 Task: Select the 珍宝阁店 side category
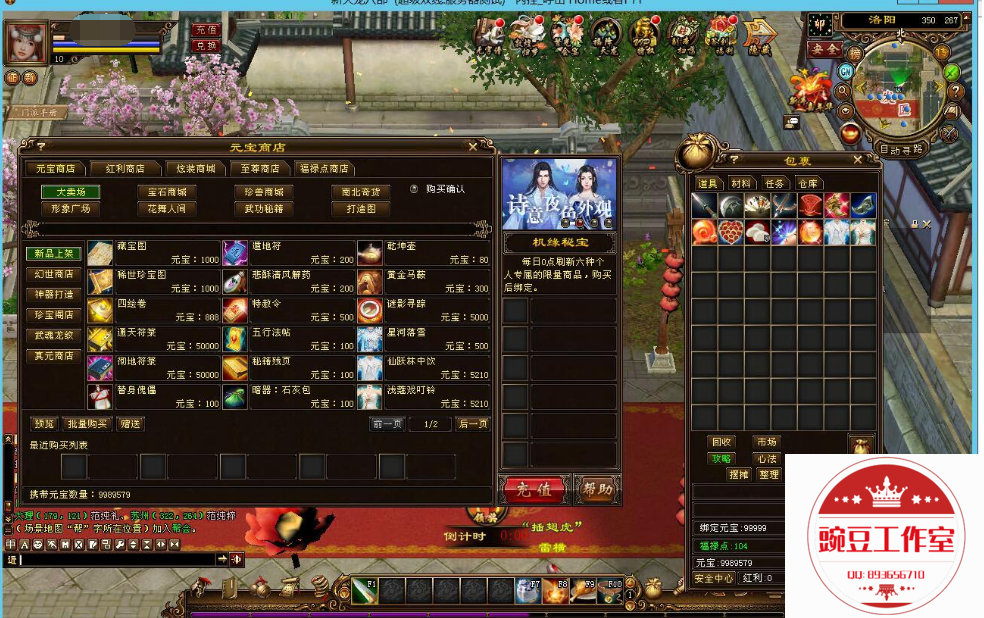pyautogui.click(x=54, y=315)
